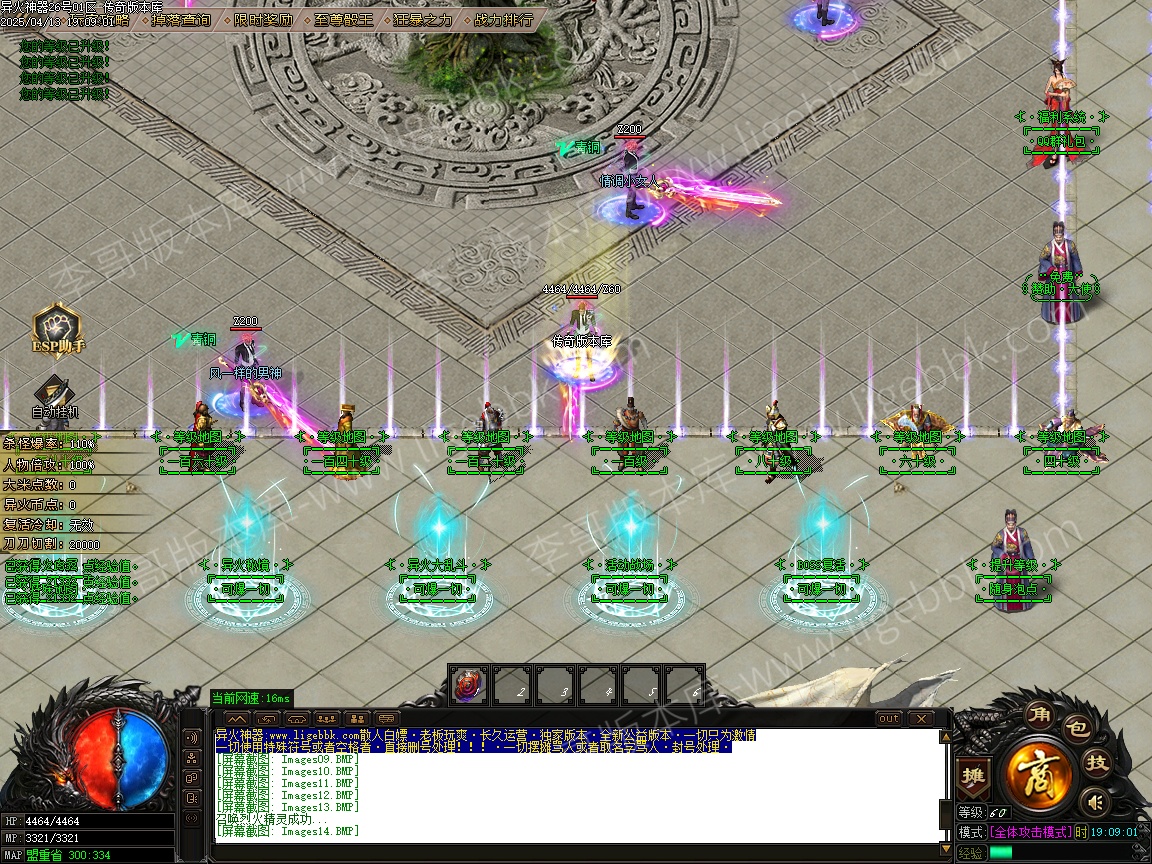
Task: Open the 掉落查询 drop lookup menu
Action: tap(181, 19)
